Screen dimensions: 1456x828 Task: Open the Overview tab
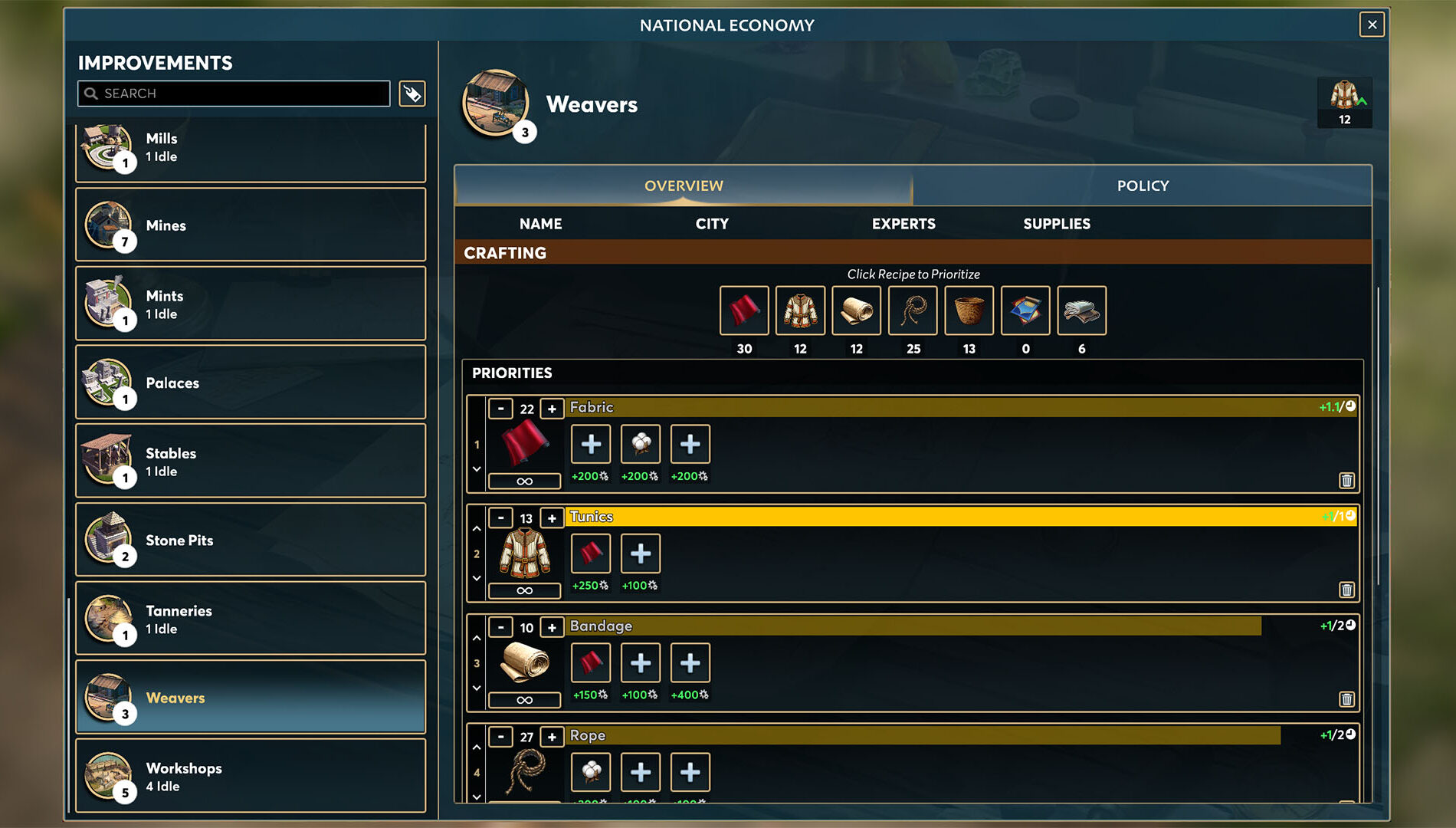click(683, 186)
